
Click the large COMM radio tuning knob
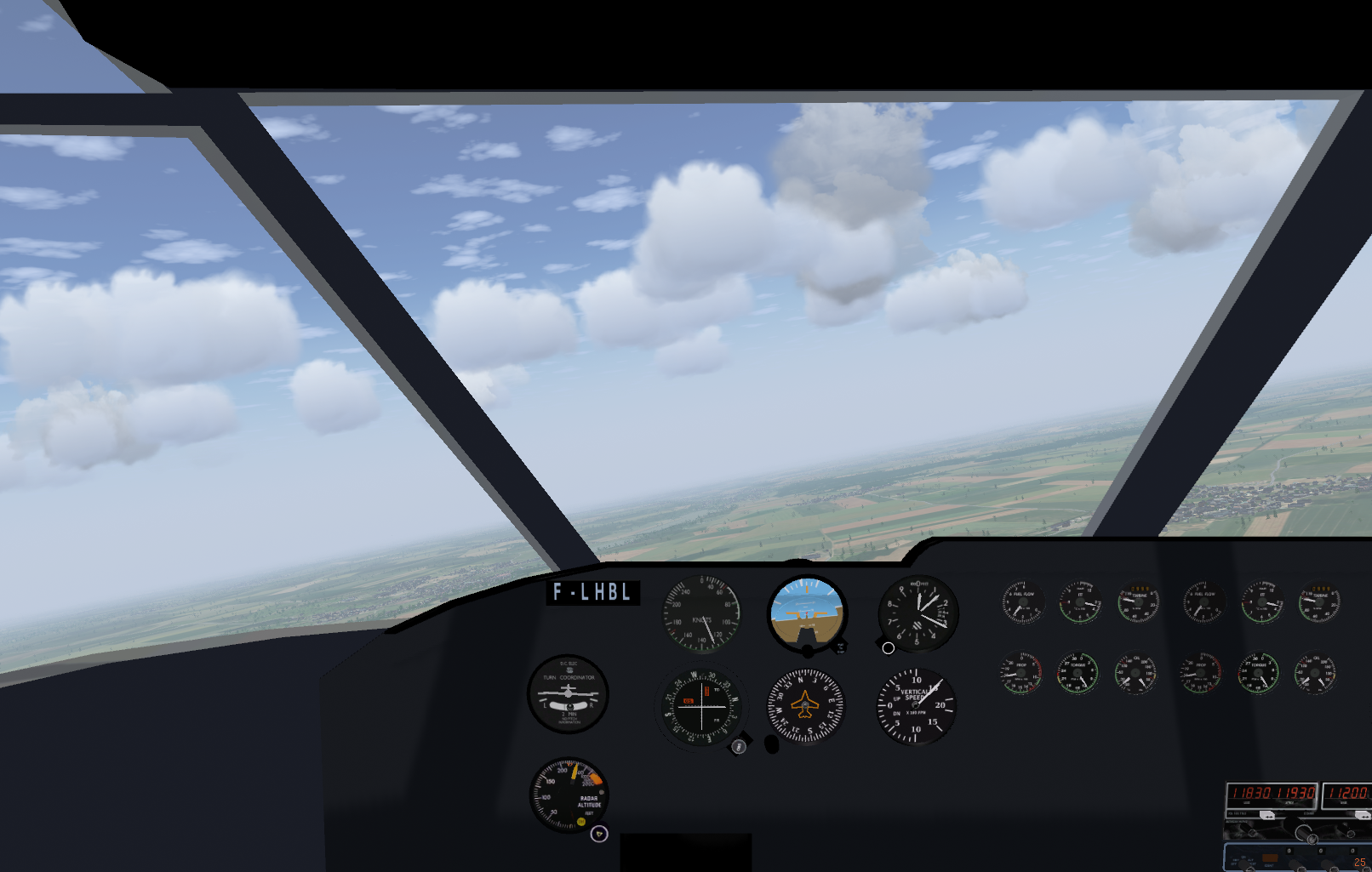click(x=1304, y=831)
